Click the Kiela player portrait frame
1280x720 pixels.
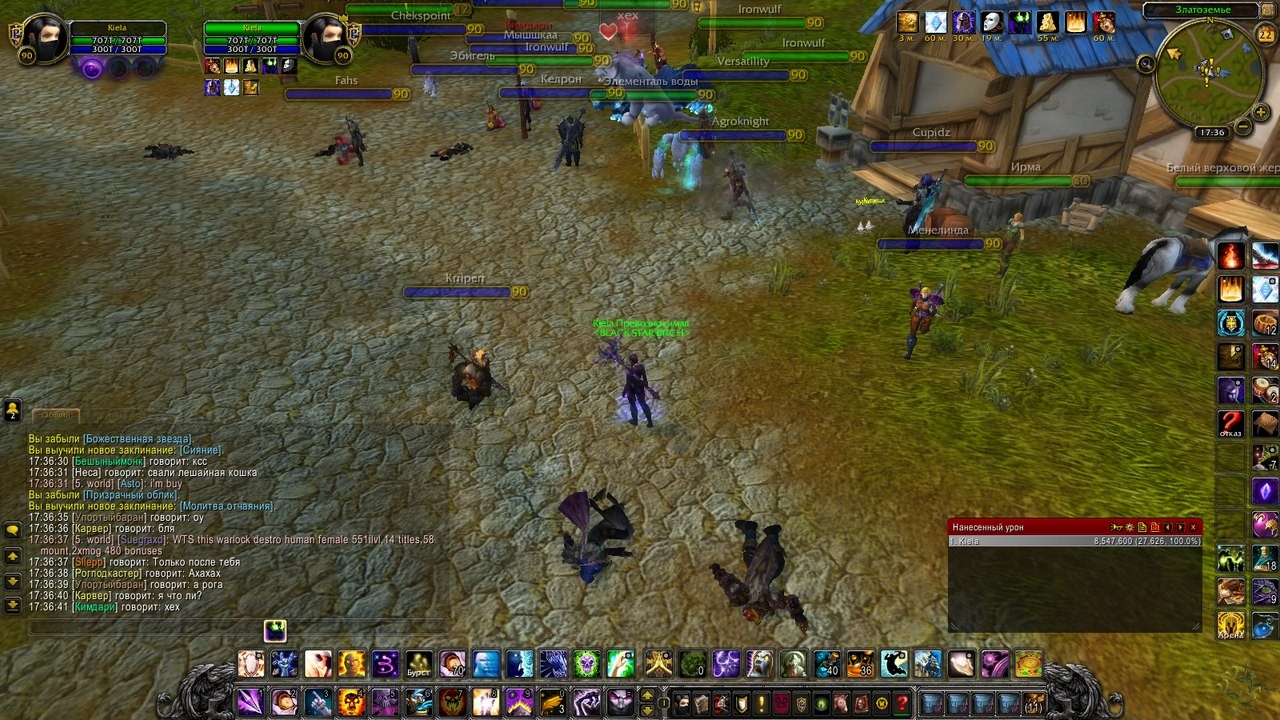(45, 39)
